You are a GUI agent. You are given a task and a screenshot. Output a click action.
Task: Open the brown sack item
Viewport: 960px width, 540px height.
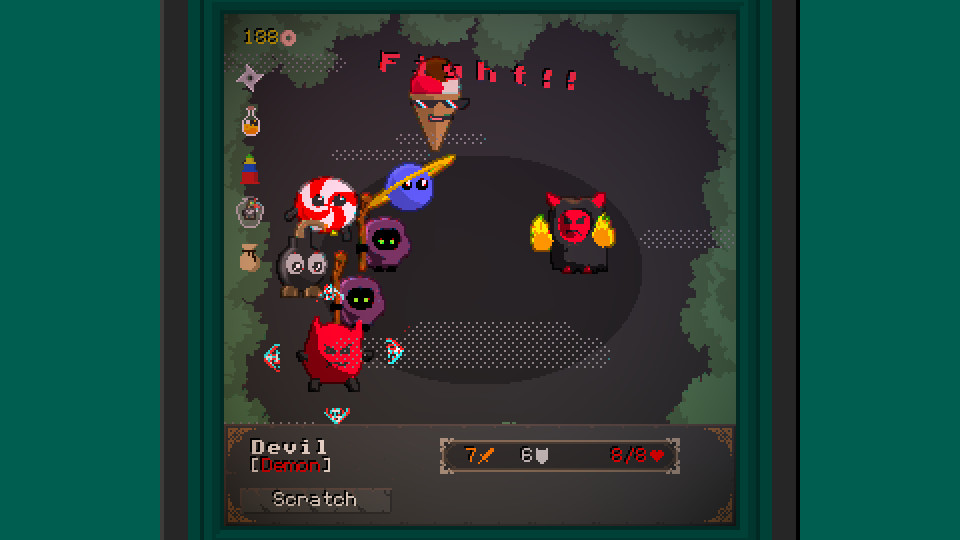pos(250,257)
